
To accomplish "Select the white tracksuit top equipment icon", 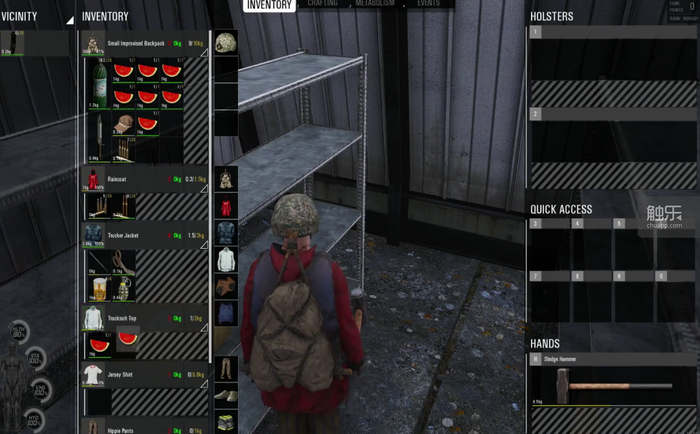I will 226,259.
